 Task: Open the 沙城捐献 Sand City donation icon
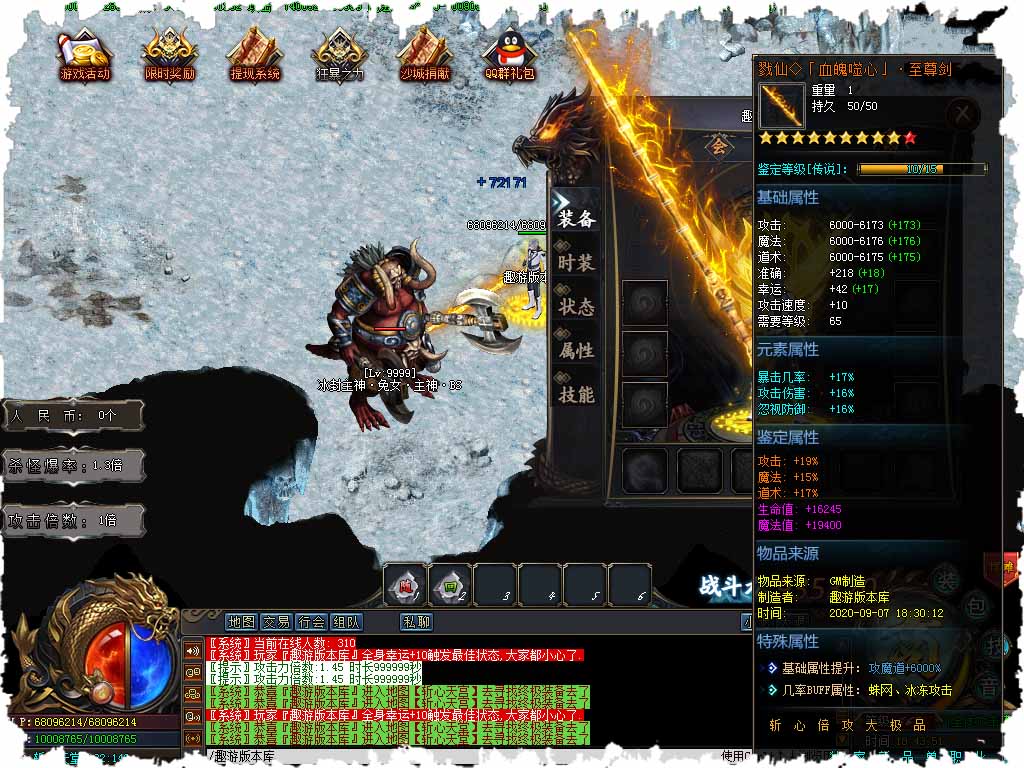point(425,53)
